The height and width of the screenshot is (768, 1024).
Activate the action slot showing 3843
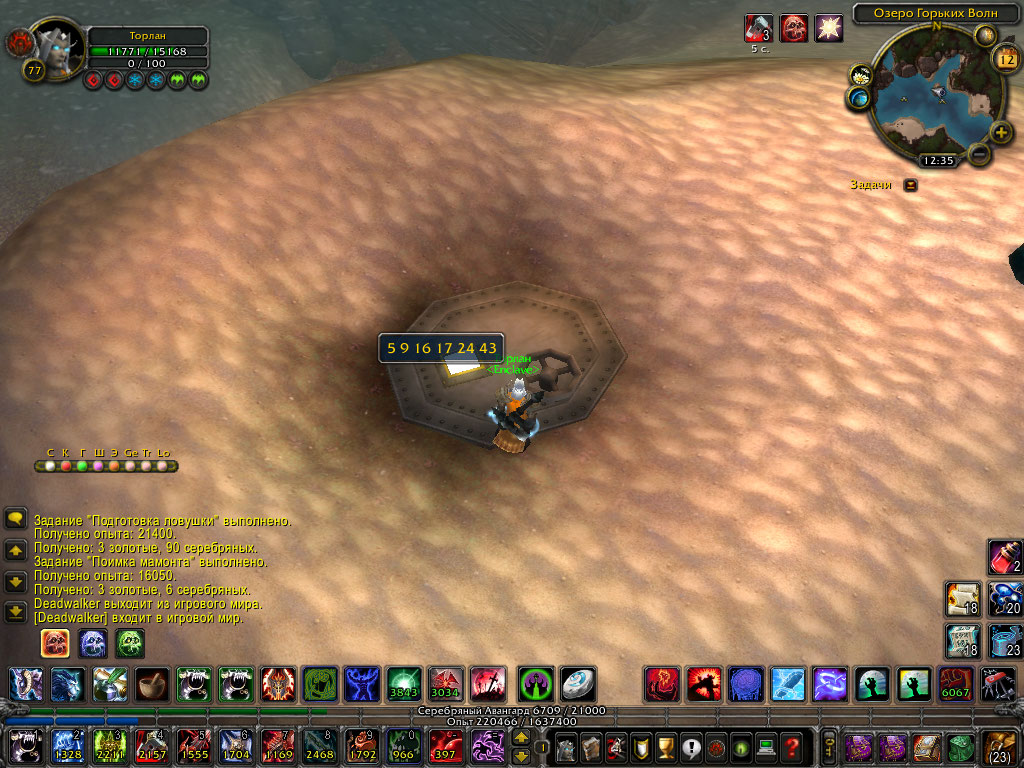point(405,684)
